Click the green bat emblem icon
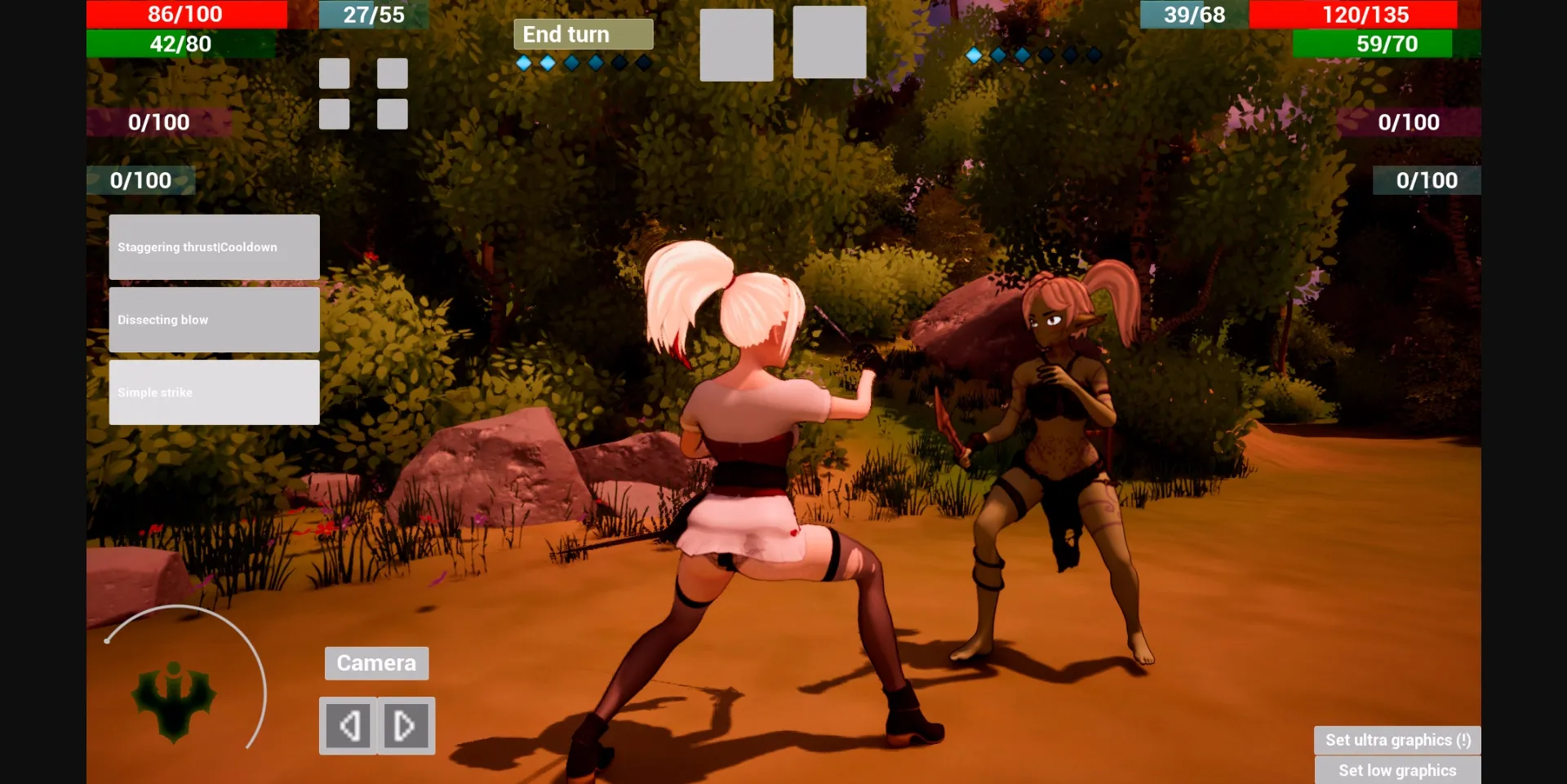Image resolution: width=1567 pixels, height=784 pixels. pos(174,702)
